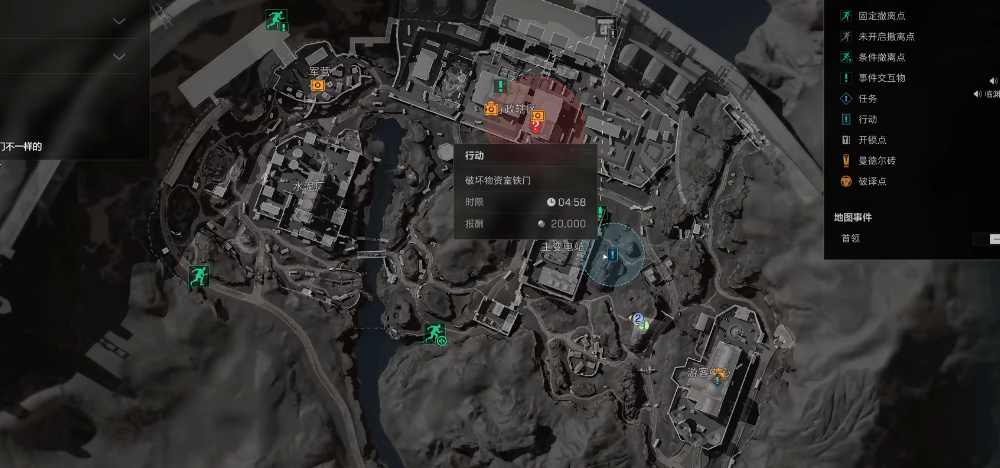Click the orange safe marker at 军营
The image size is (1000, 468).
click(x=318, y=86)
